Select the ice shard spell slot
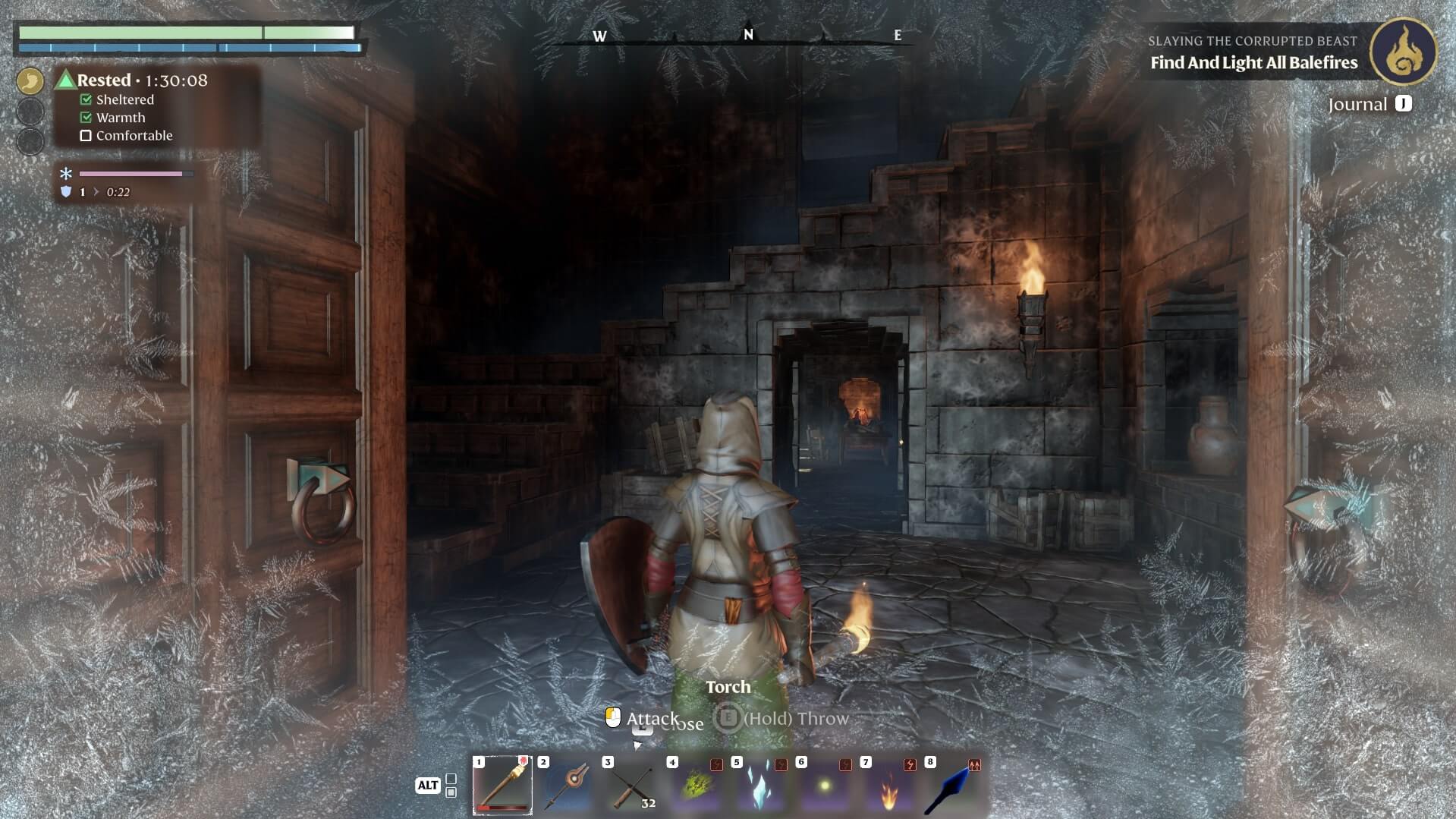The width and height of the screenshot is (1456, 819). click(x=760, y=786)
